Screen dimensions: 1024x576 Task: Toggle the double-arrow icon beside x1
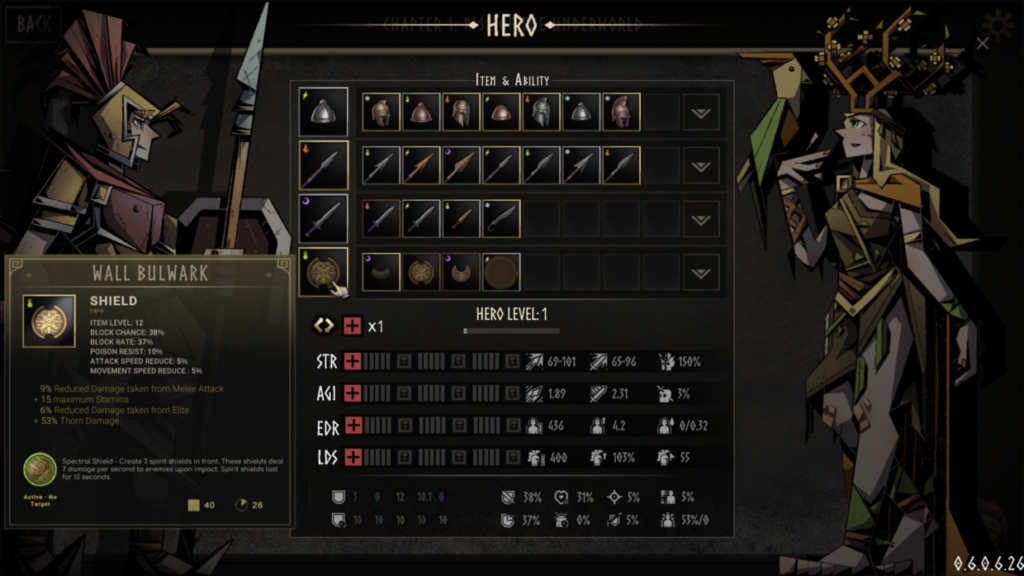324,326
